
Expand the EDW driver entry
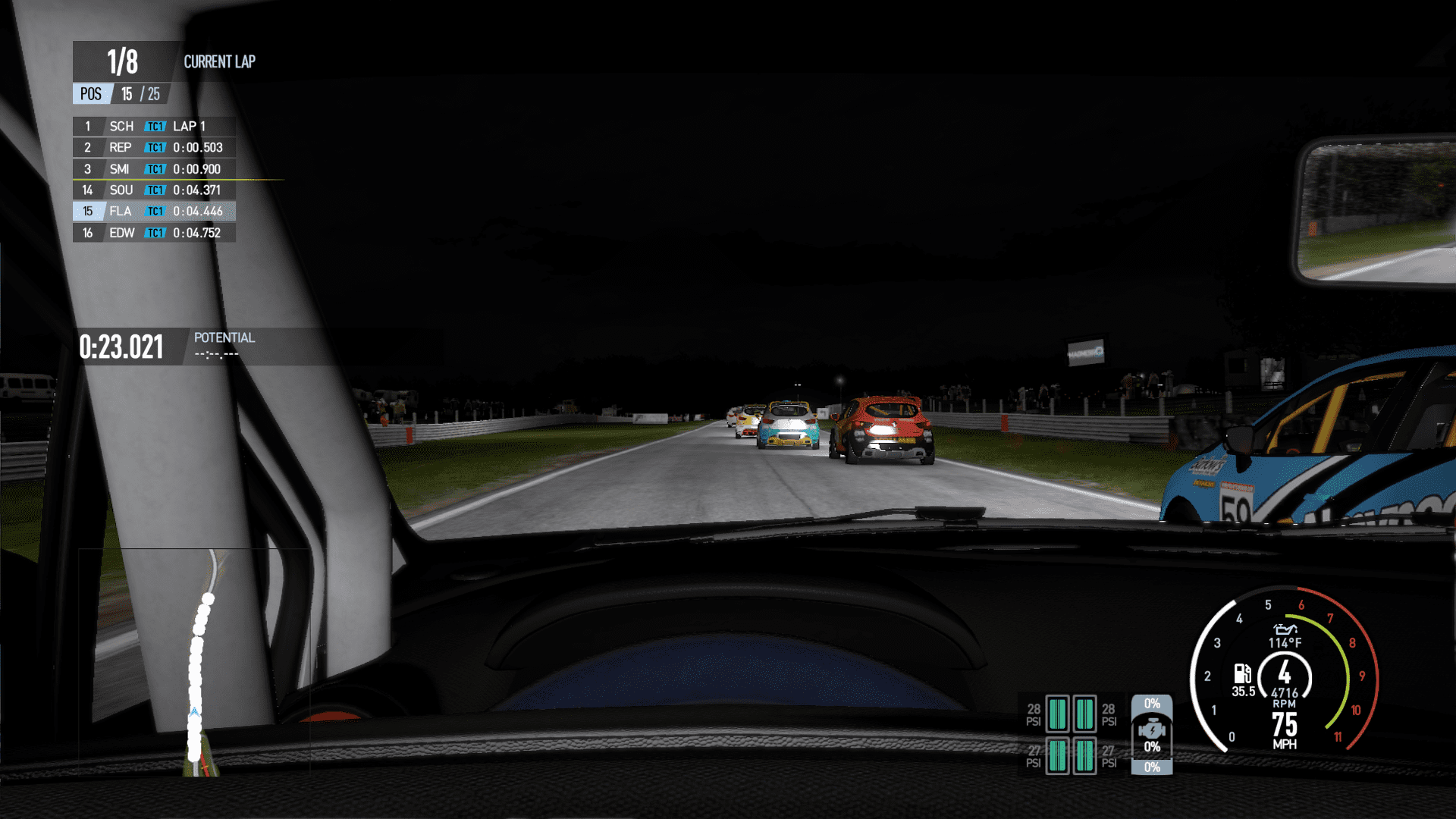click(x=152, y=233)
